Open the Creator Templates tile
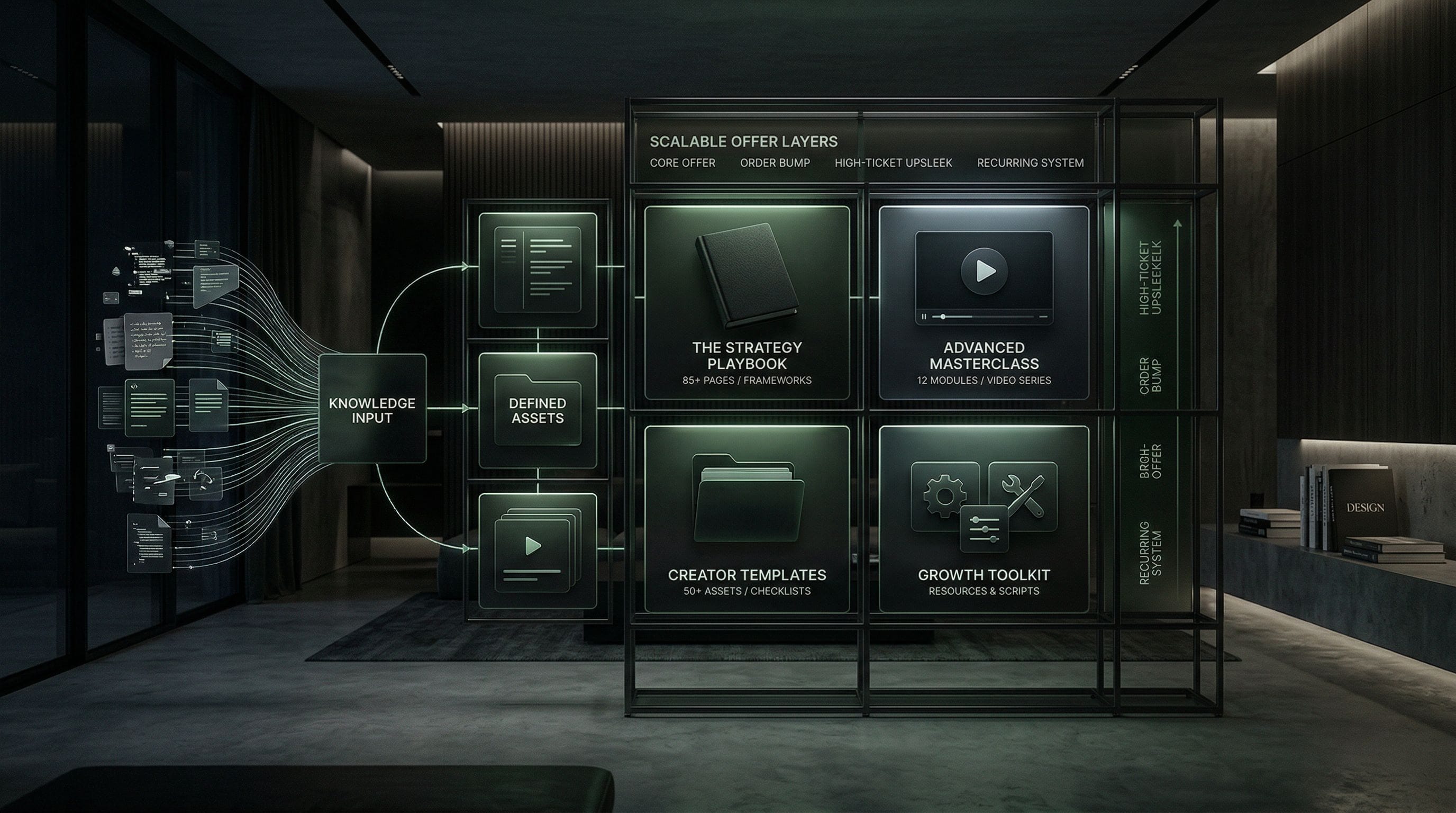 pyautogui.click(x=747, y=518)
